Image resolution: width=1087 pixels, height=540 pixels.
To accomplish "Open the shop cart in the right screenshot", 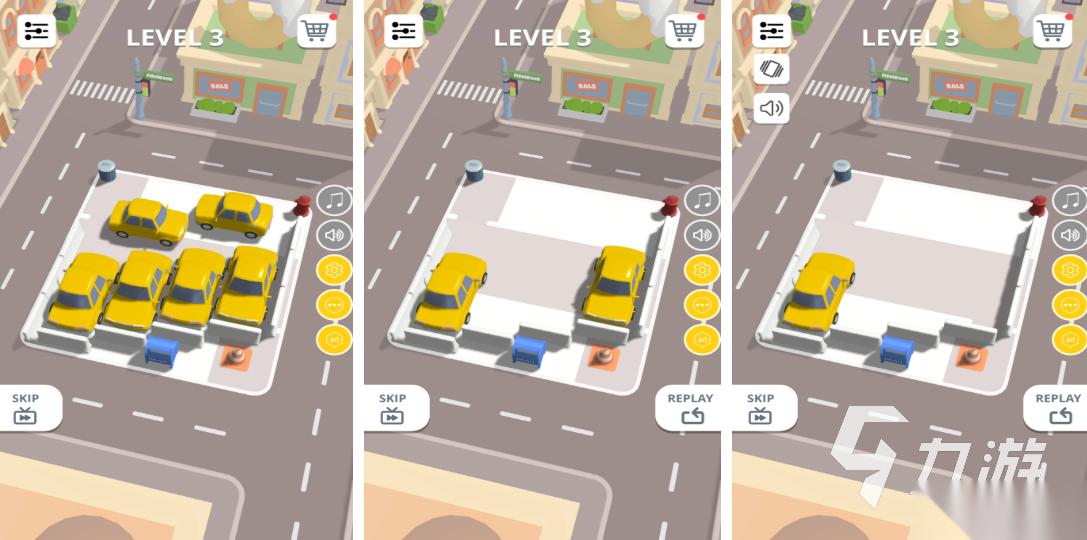I will point(1051,31).
